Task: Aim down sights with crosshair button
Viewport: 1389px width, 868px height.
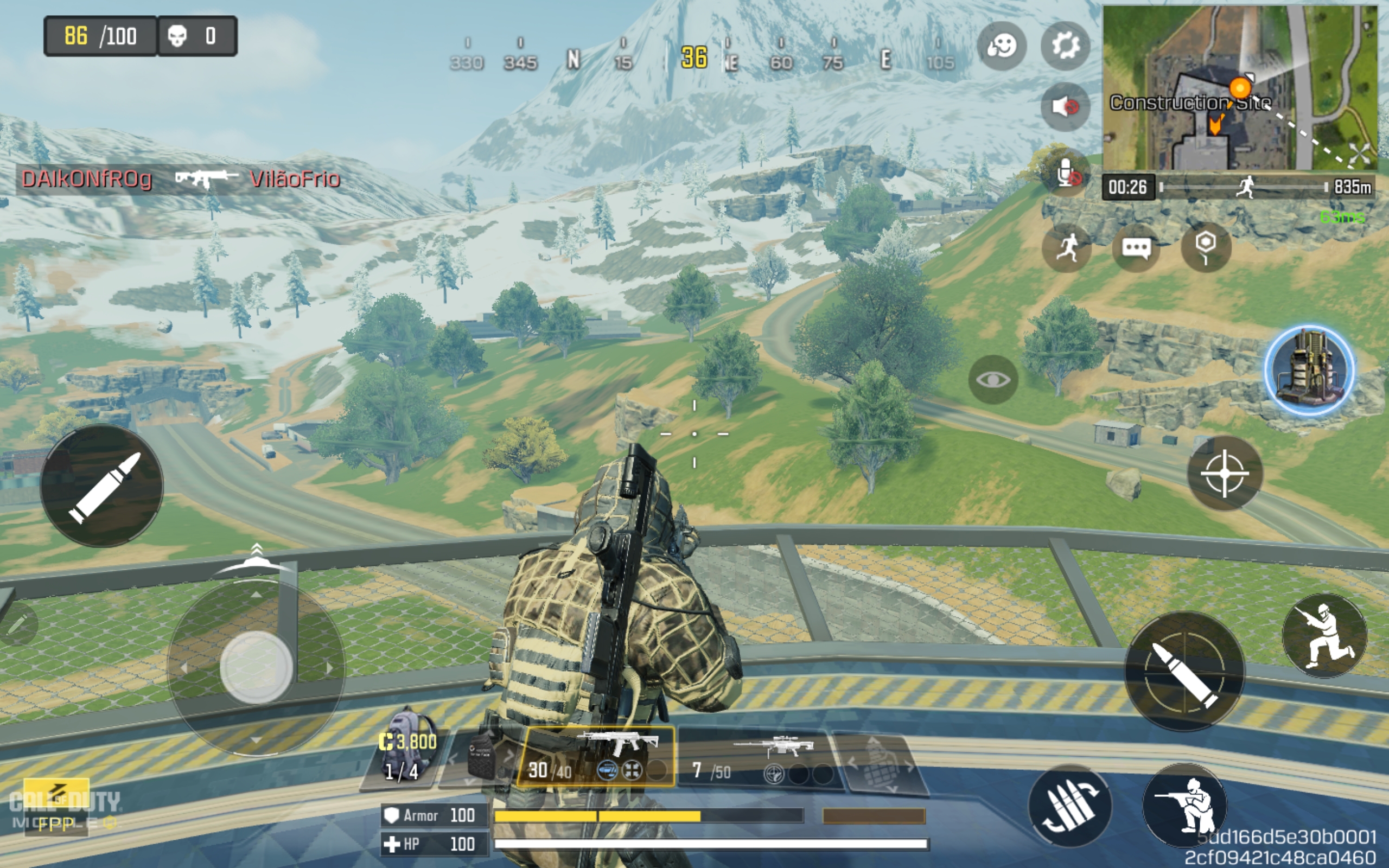Action: point(1224,473)
